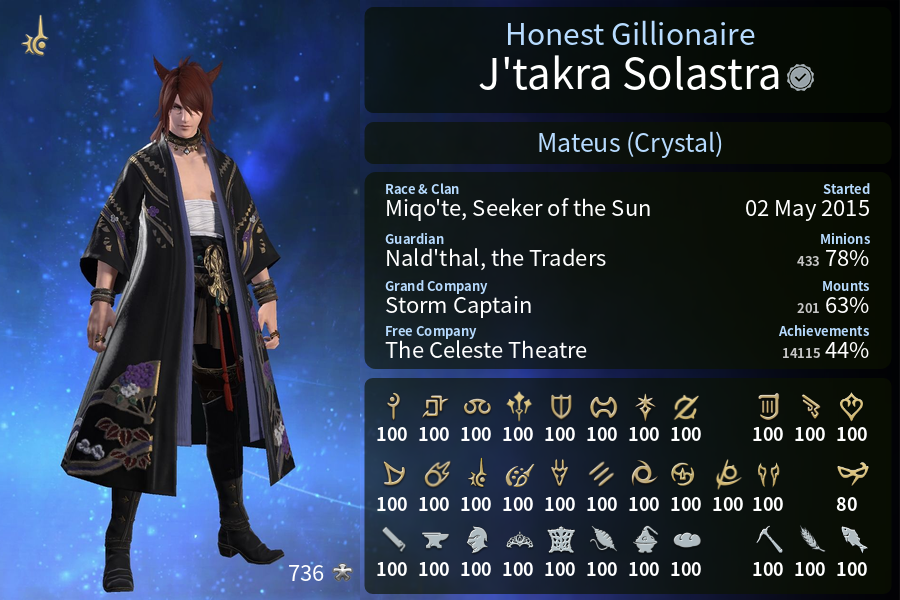Choose the Machinist gun icon

[810, 406]
